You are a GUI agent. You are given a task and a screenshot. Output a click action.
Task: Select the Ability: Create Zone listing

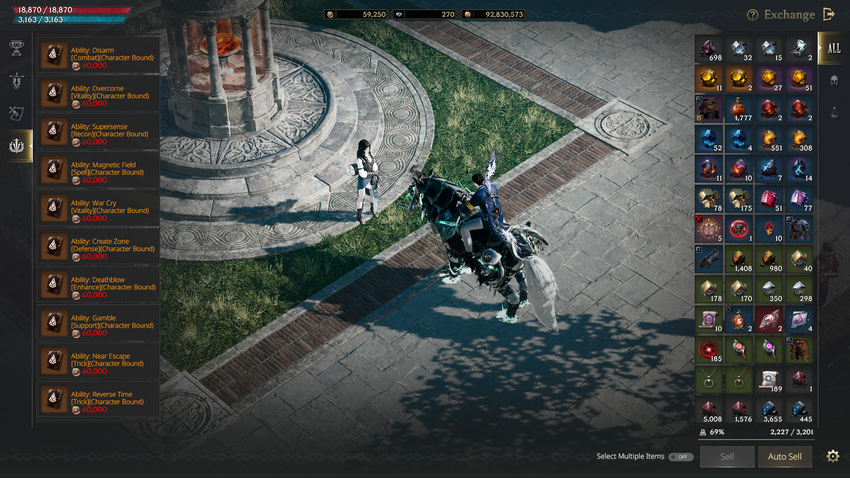(x=98, y=245)
